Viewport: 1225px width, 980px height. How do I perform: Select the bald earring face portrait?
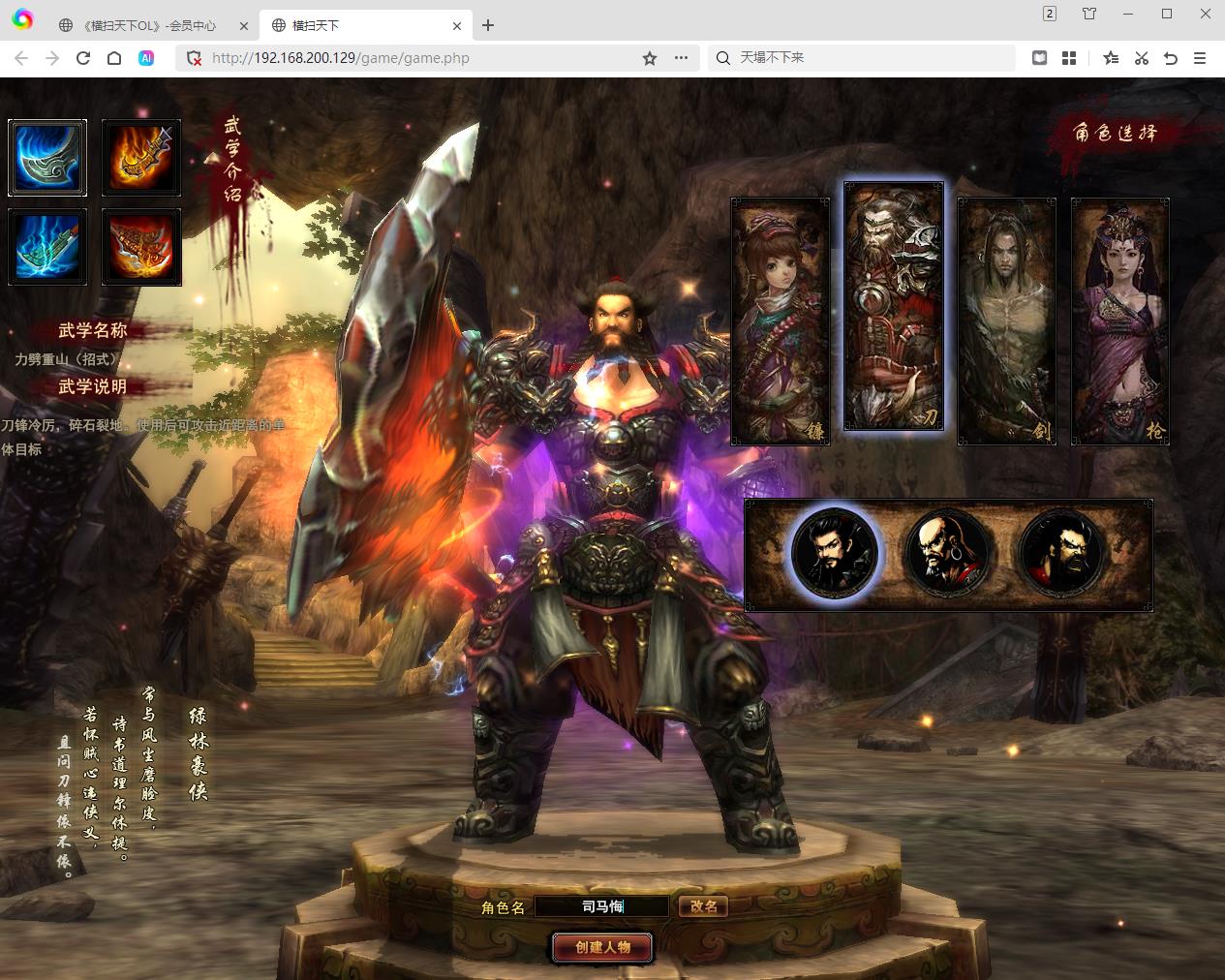pyautogui.click(x=947, y=554)
